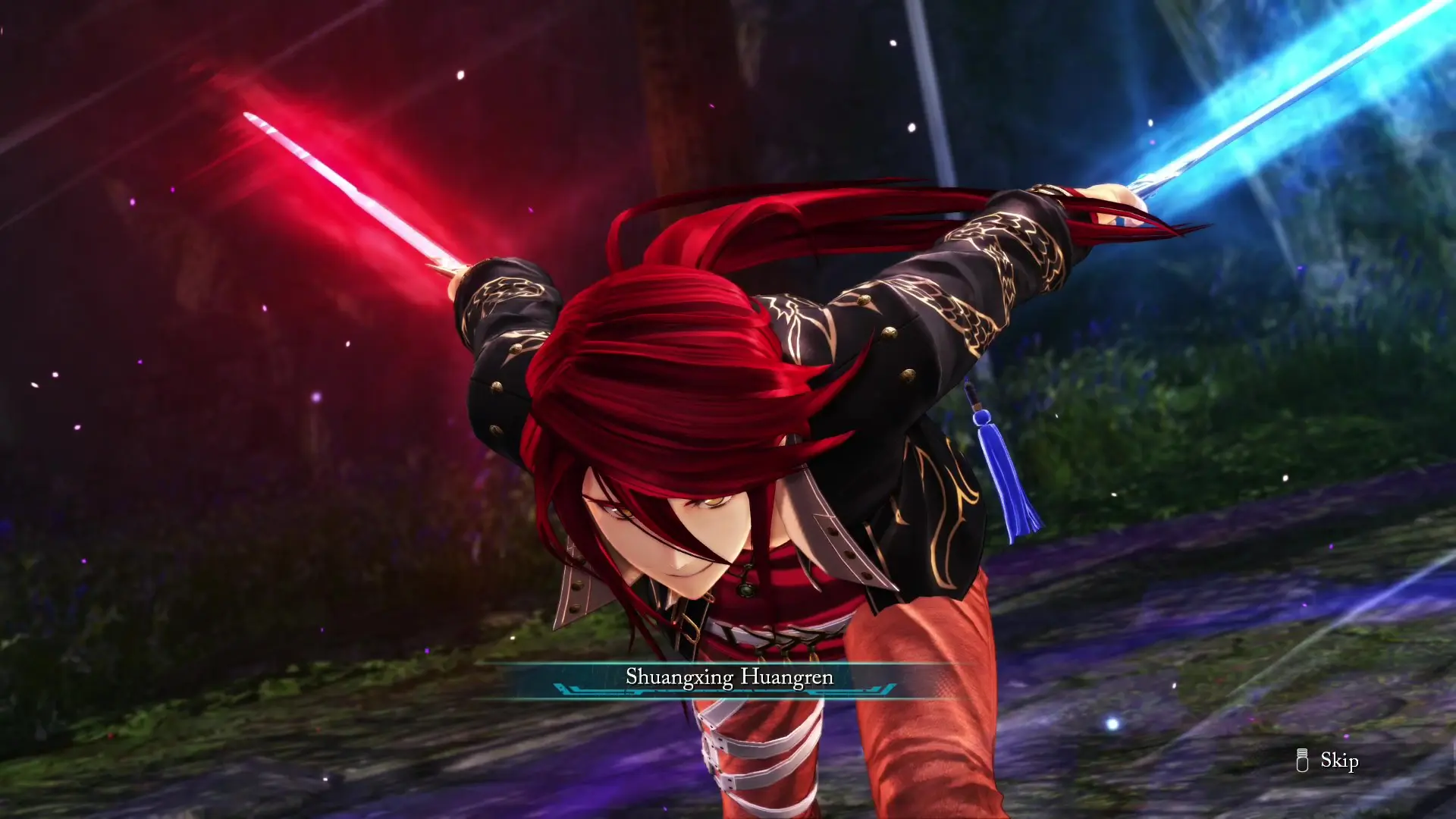
Task: Click the Skip text label
Action: [x=1339, y=761]
